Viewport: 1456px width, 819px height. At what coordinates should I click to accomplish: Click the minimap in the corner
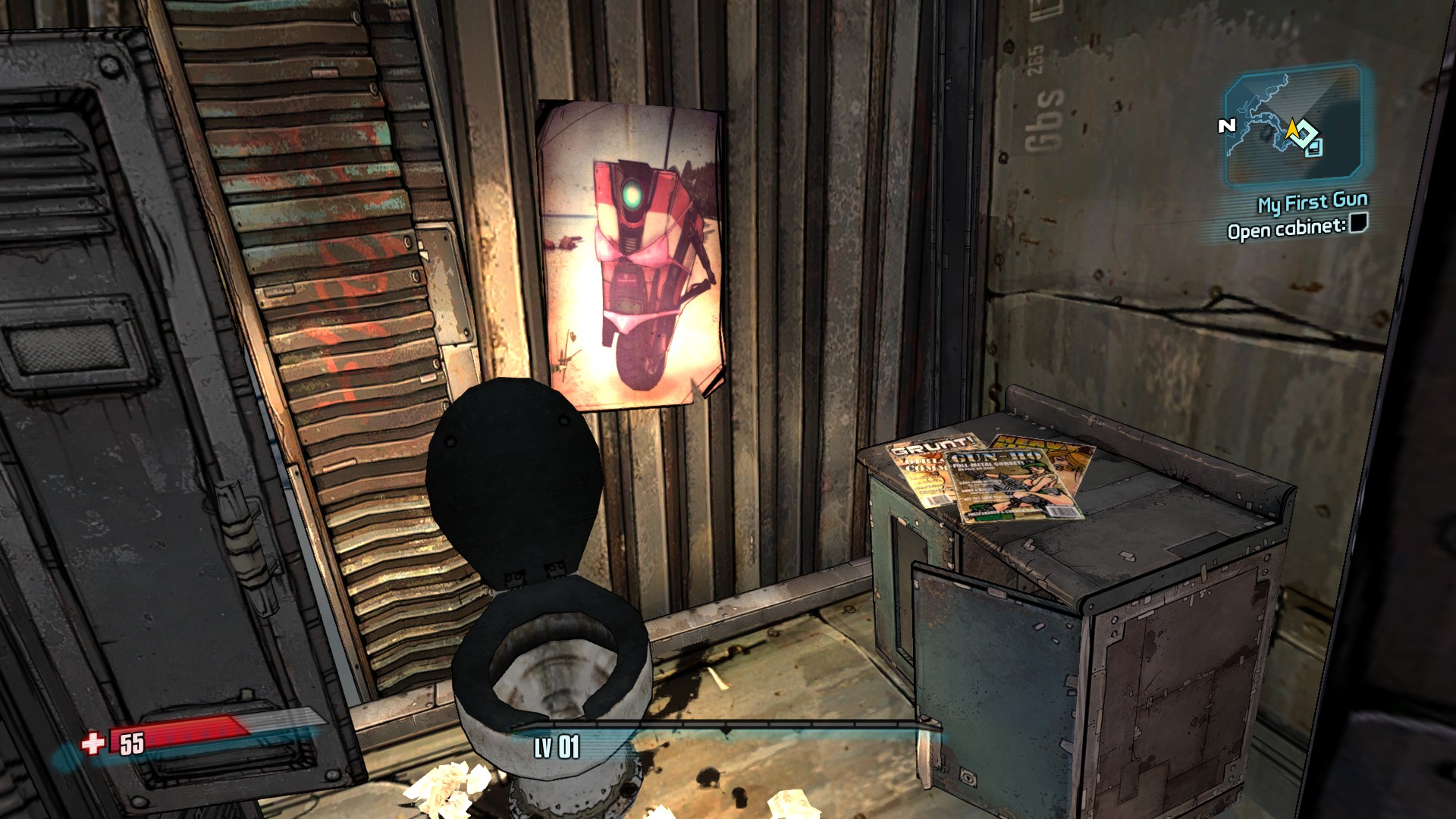pyautogui.click(x=1293, y=125)
